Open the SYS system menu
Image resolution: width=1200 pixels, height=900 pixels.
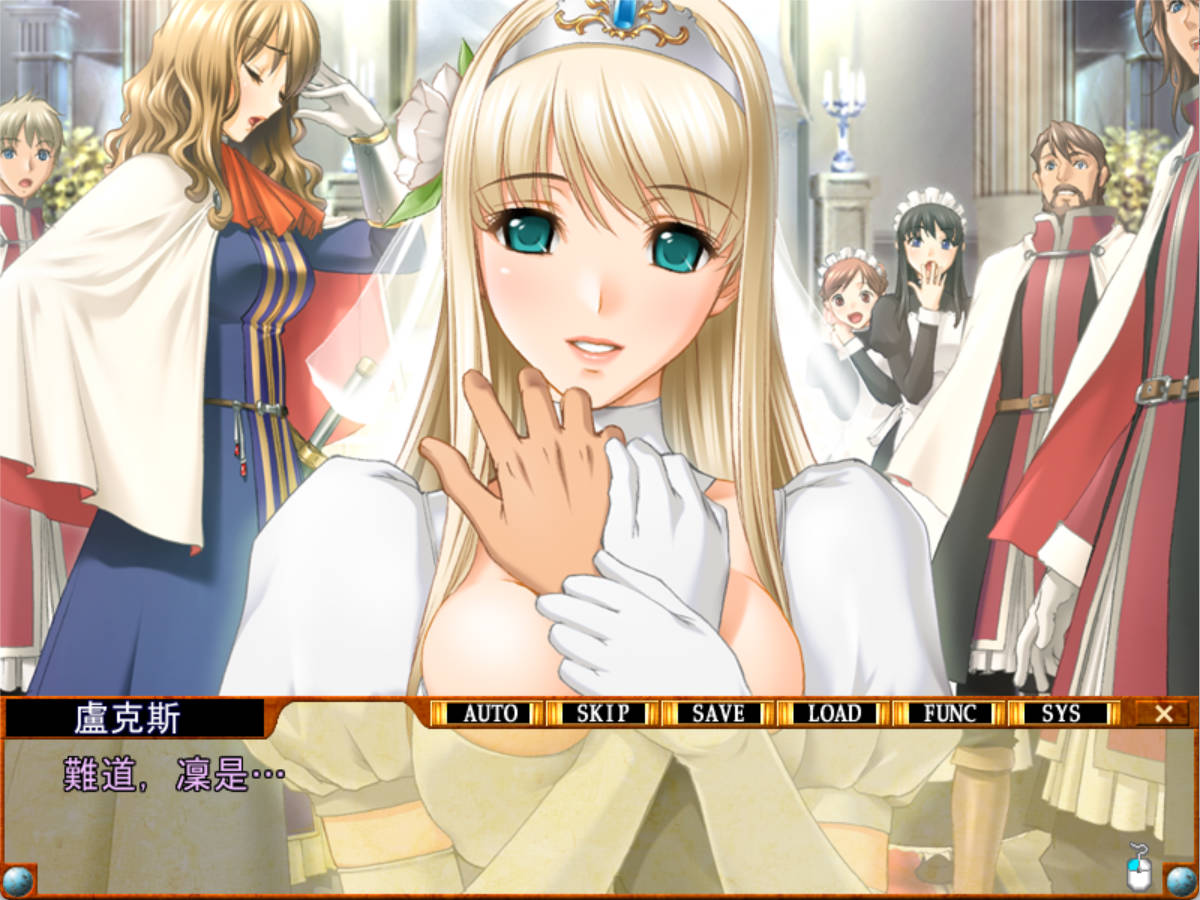[x=1062, y=713]
